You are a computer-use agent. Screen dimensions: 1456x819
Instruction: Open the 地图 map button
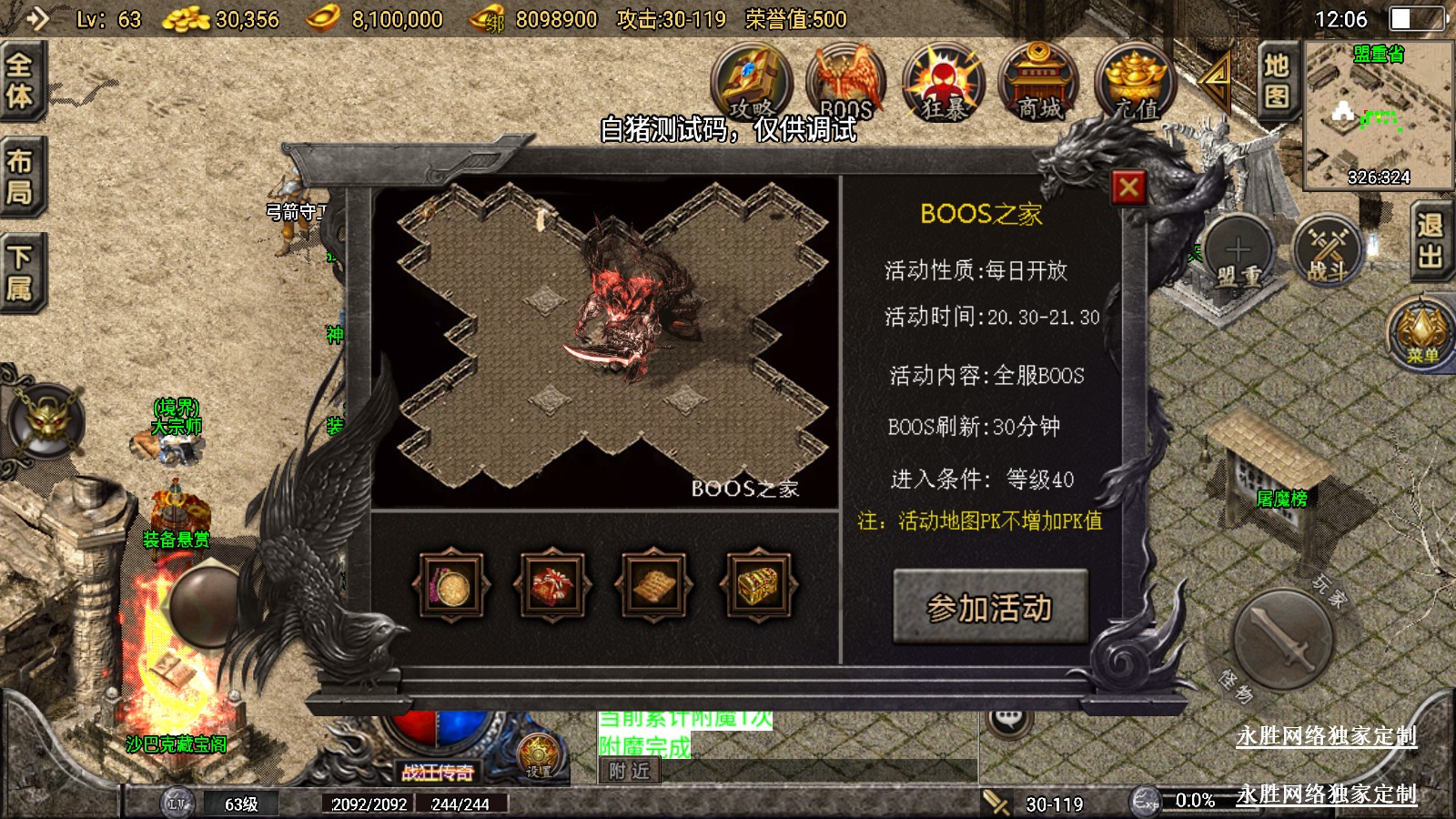click(1276, 80)
